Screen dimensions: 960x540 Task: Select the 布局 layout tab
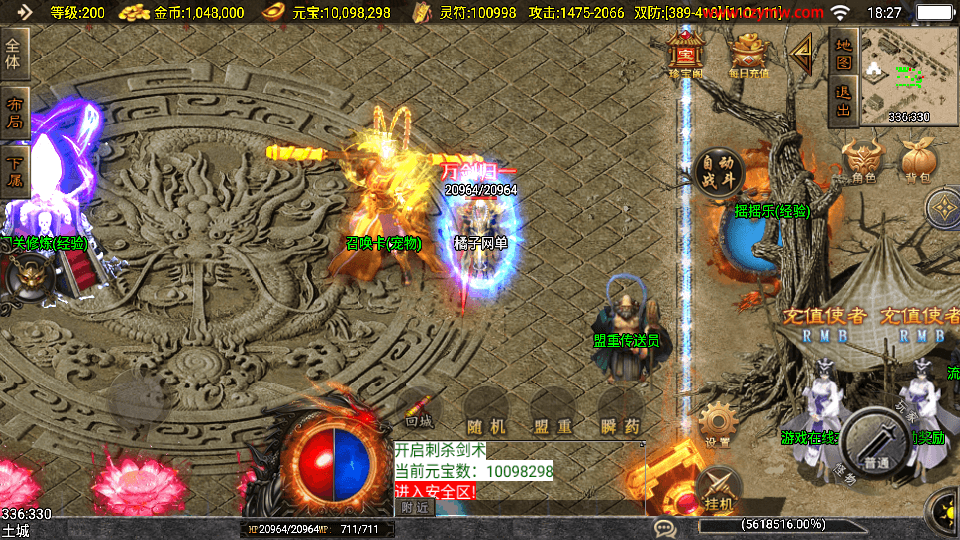pyautogui.click(x=15, y=112)
